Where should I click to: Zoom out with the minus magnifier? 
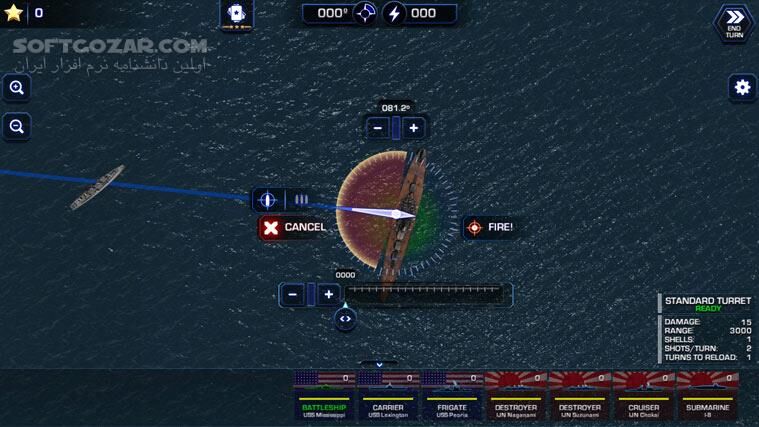(16, 126)
